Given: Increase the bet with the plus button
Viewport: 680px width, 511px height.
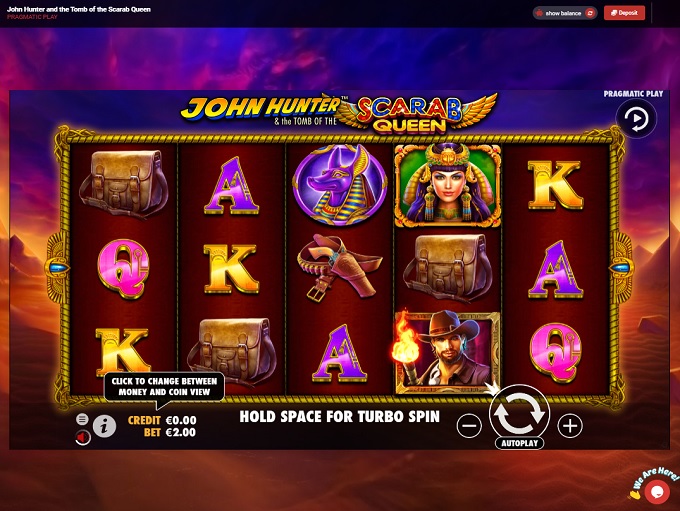Looking at the screenshot, I should [x=570, y=426].
